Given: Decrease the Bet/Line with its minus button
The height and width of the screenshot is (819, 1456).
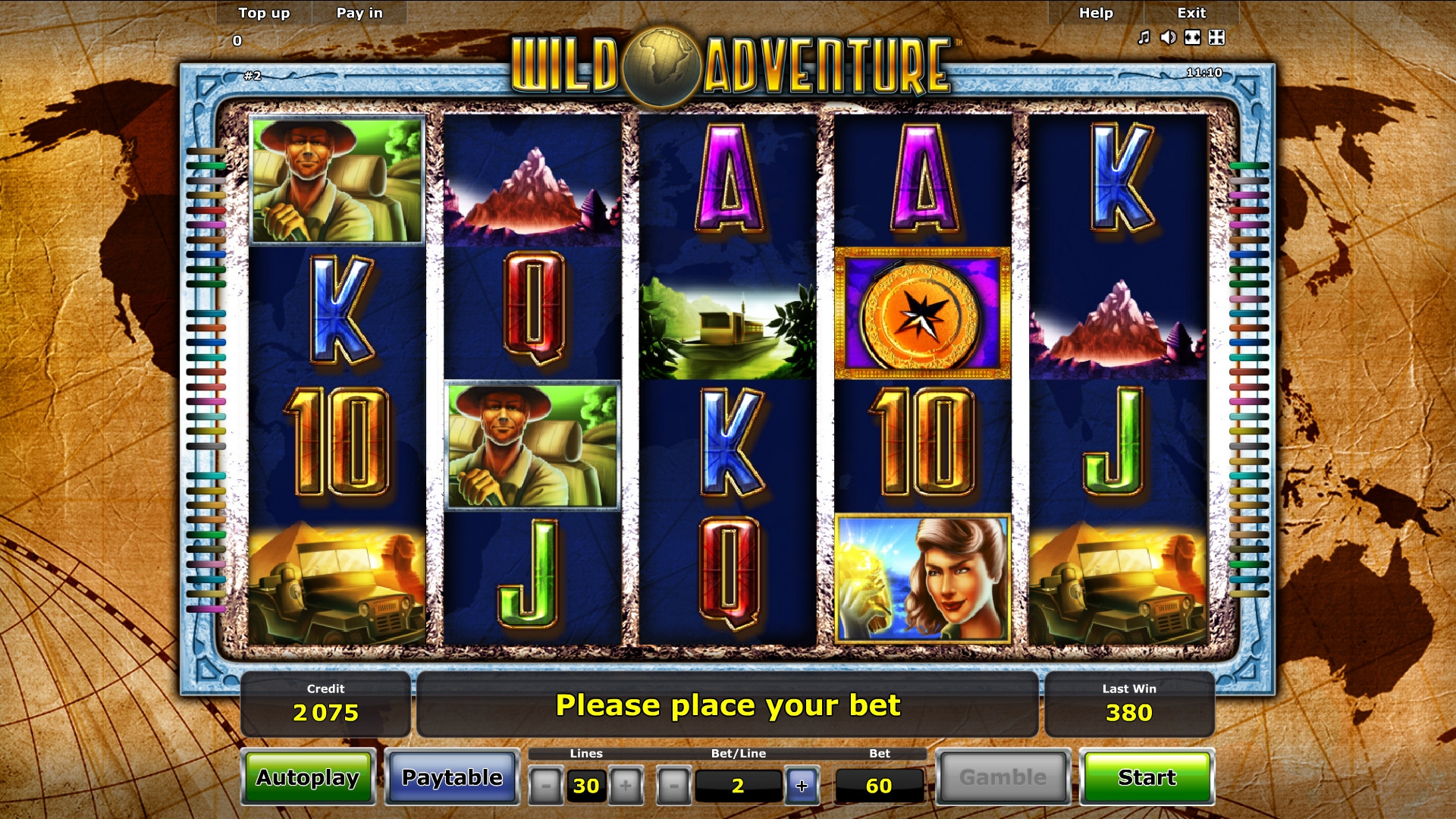Looking at the screenshot, I should 673,786.
